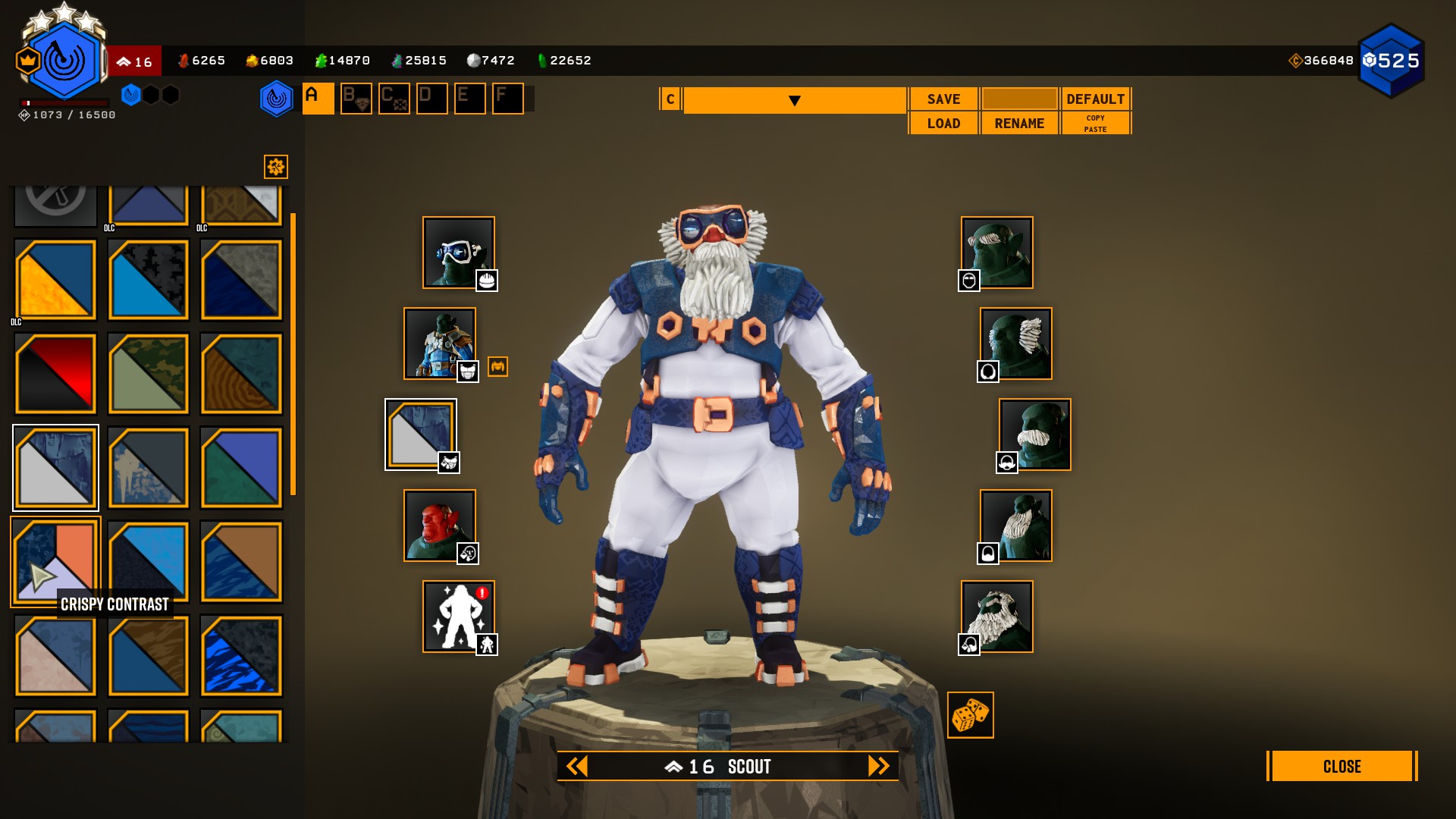Randomize the outfit with the dice button

[x=970, y=715]
